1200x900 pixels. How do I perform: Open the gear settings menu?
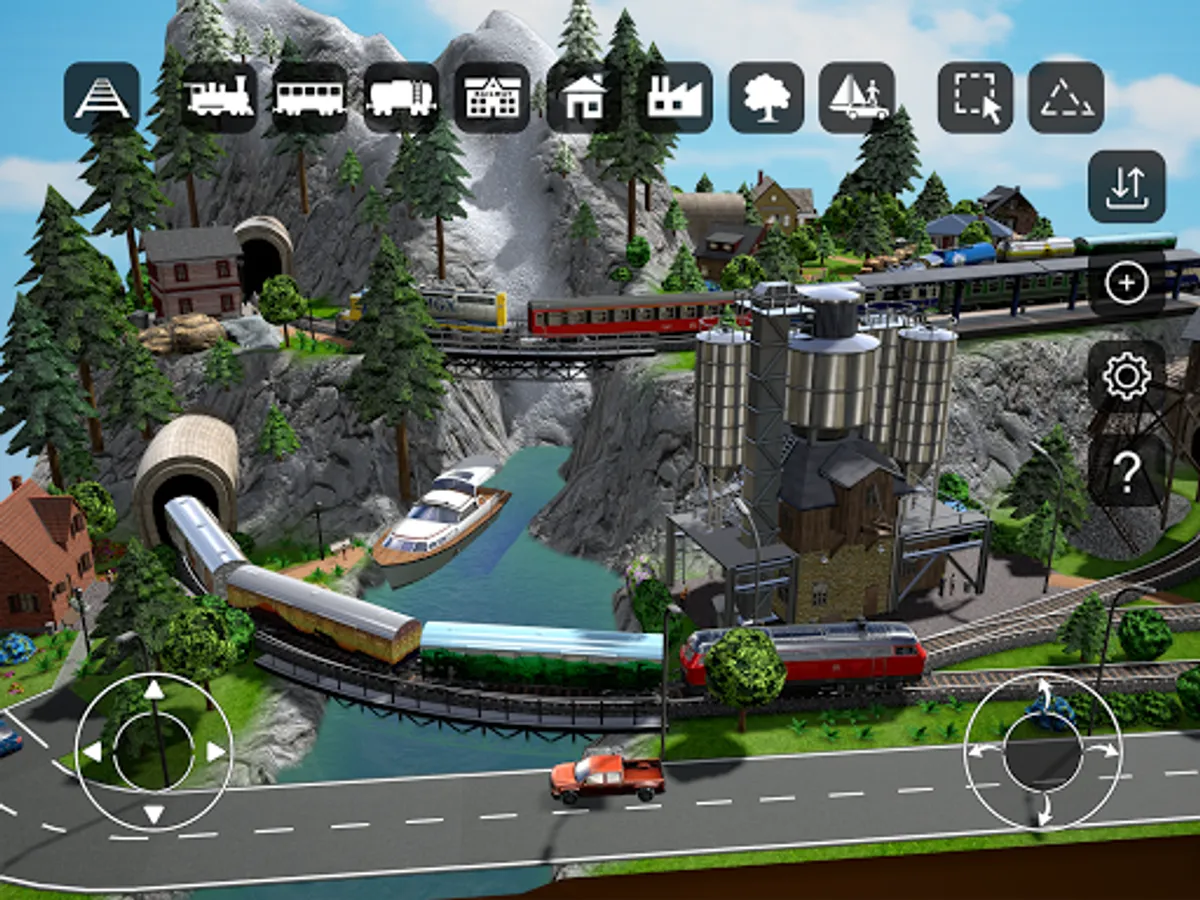tap(1127, 378)
